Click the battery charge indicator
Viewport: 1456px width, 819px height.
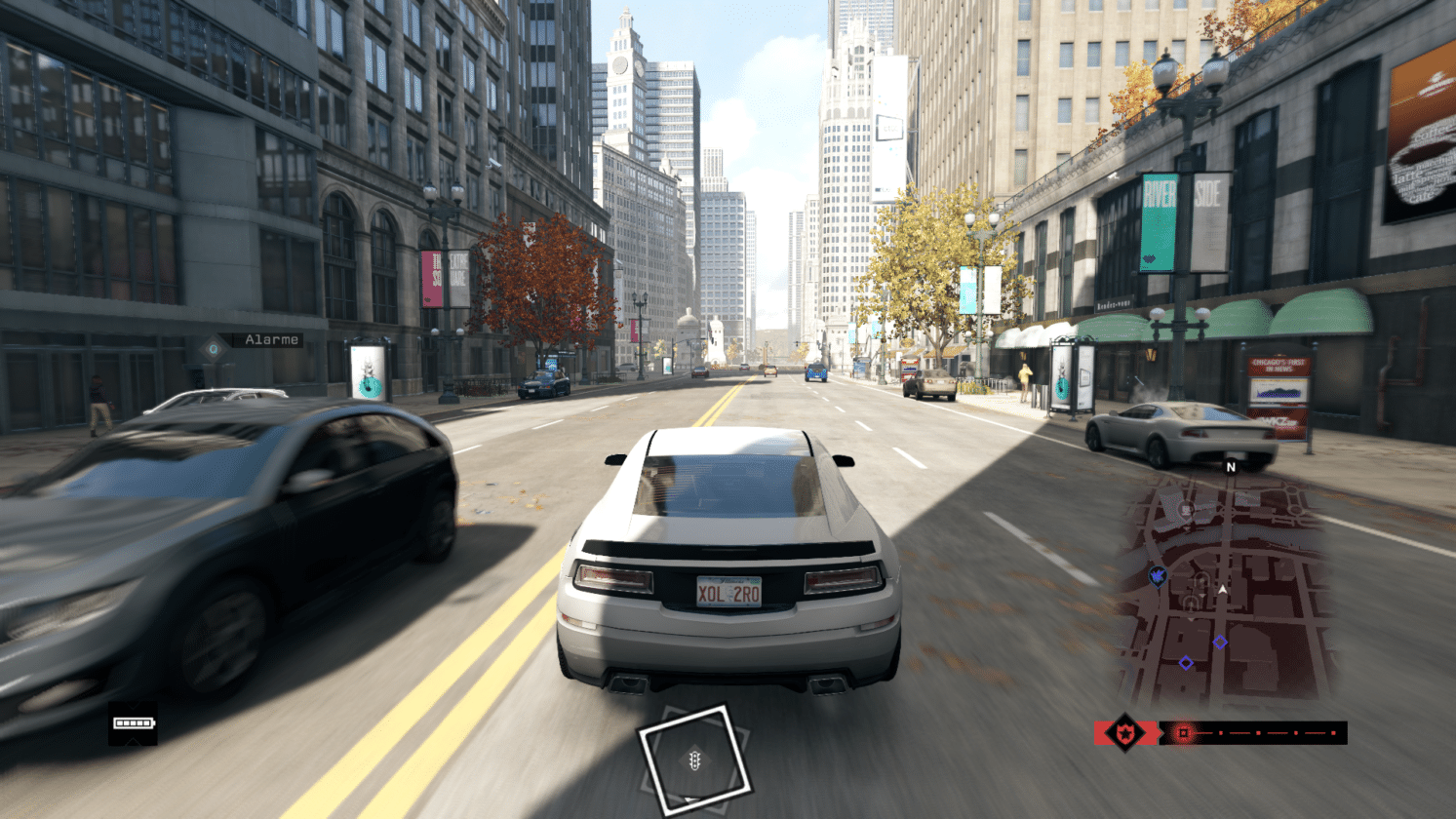click(x=134, y=722)
